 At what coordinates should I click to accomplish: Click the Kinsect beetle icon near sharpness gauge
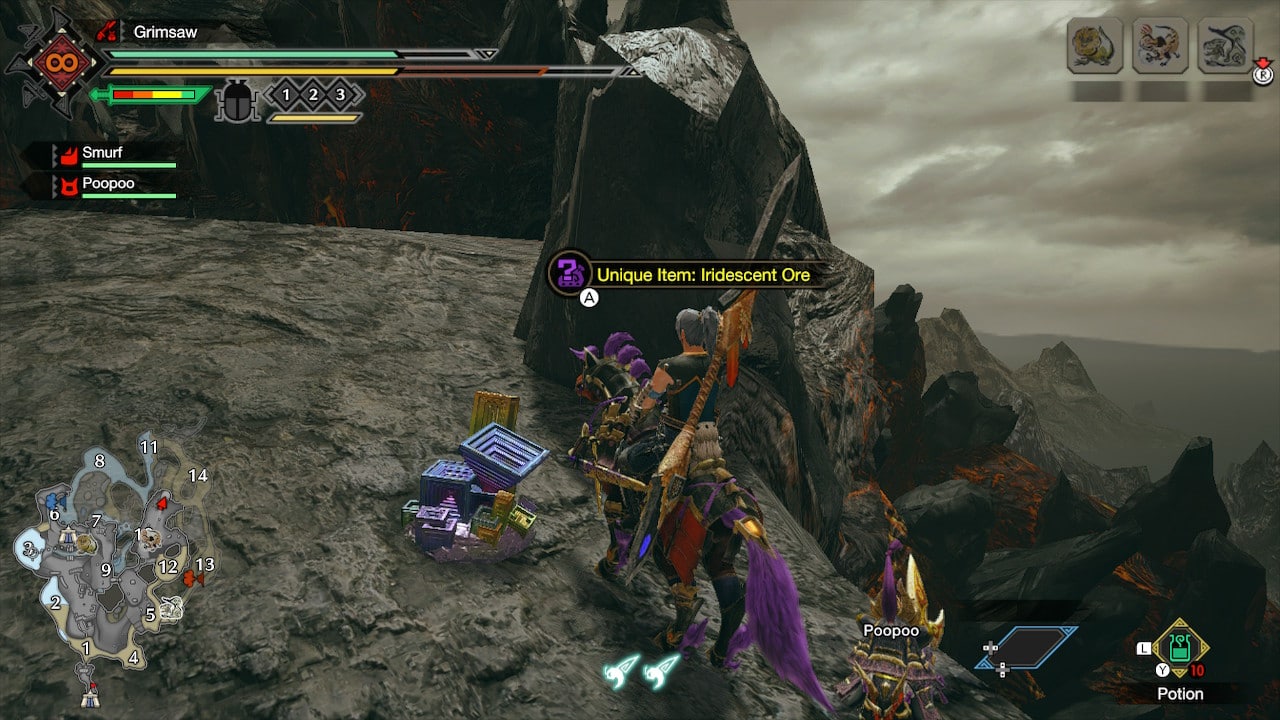tap(237, 98)
